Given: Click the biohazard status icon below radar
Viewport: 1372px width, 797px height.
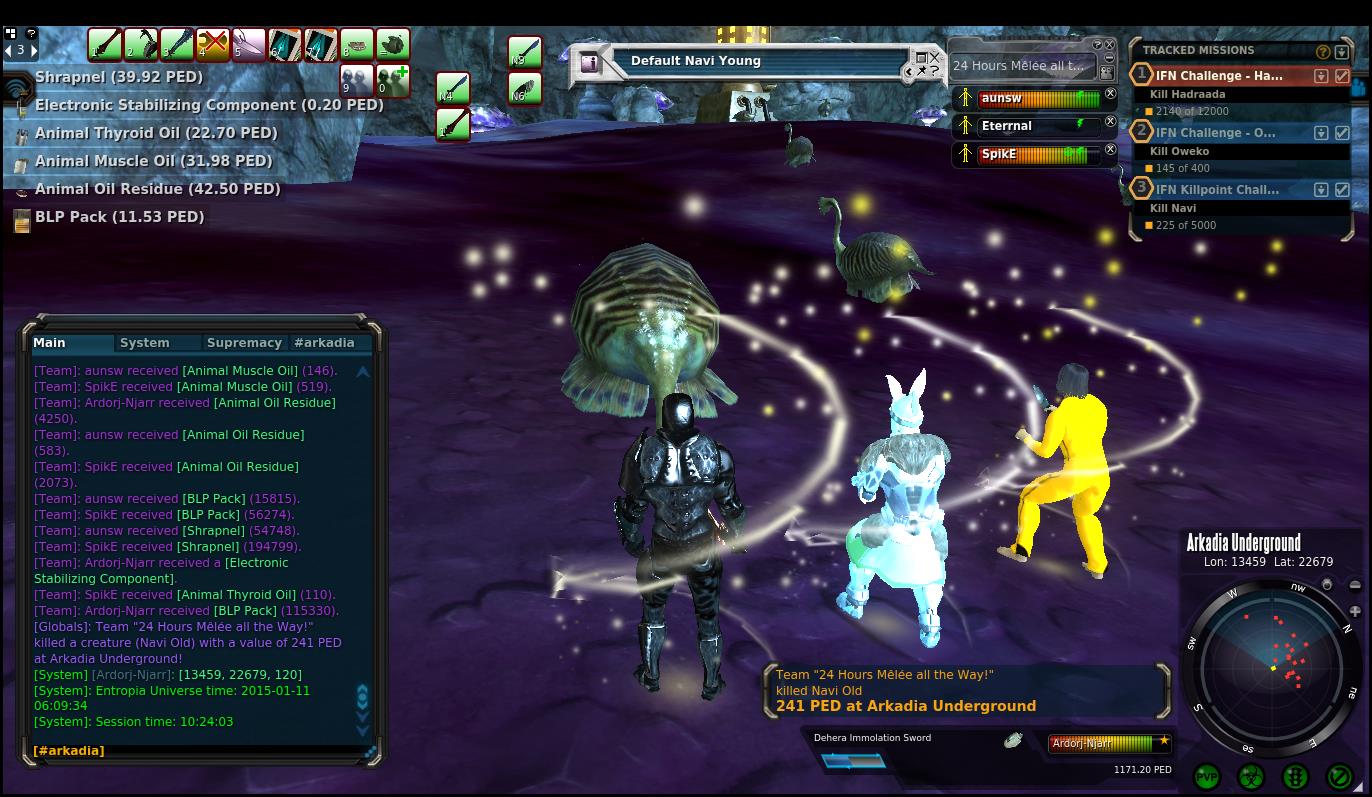Looking at the screenshot, I should (1251, 776).
